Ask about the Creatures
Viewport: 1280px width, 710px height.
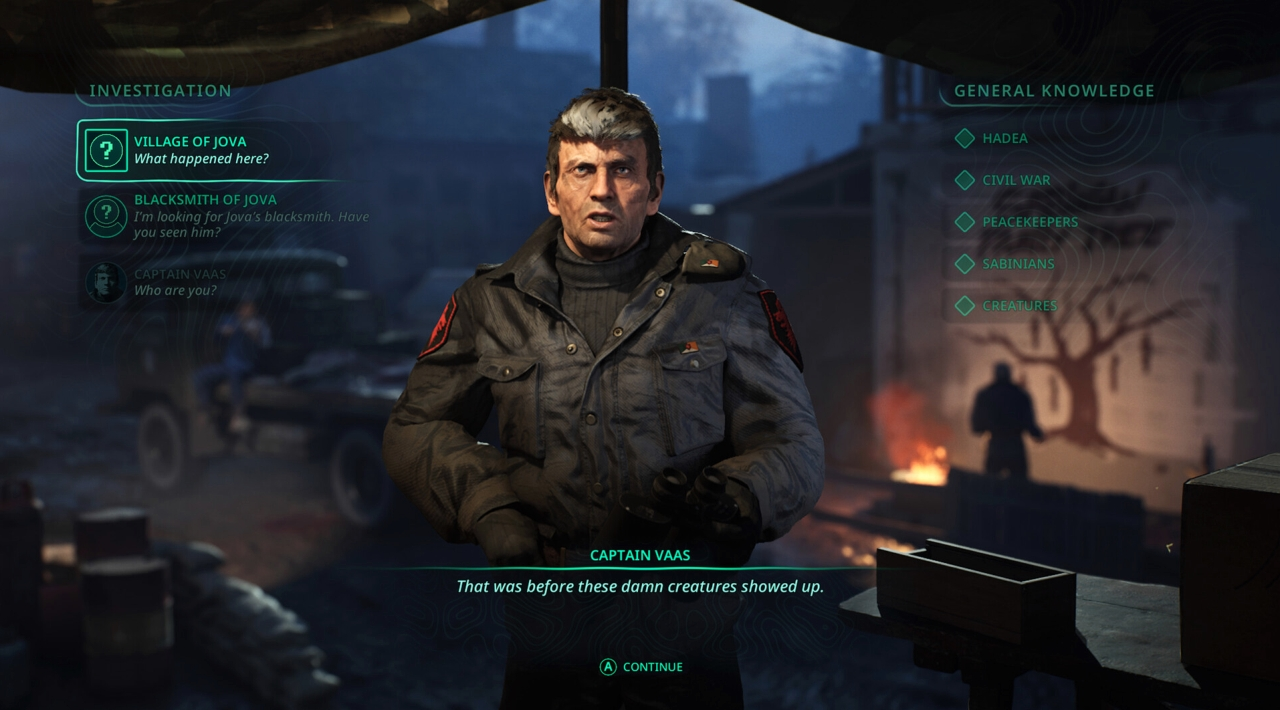pyautogui.click(x=1018, y=306)
